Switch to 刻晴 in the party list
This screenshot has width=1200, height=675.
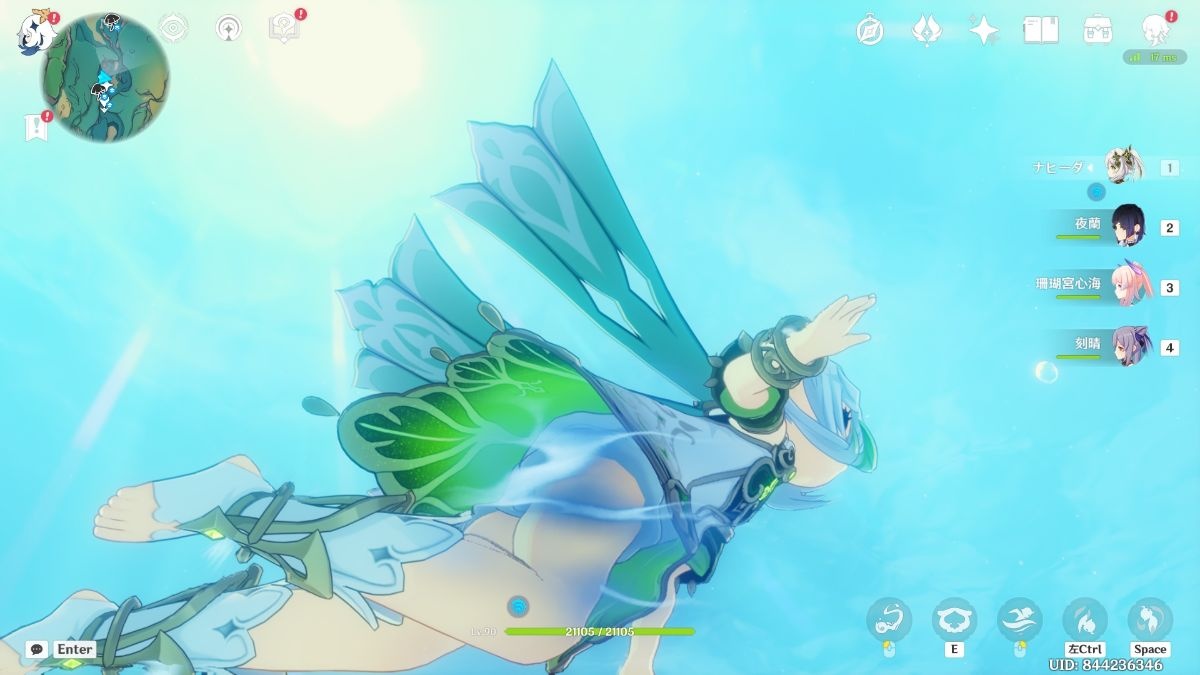pos(1130,346)
